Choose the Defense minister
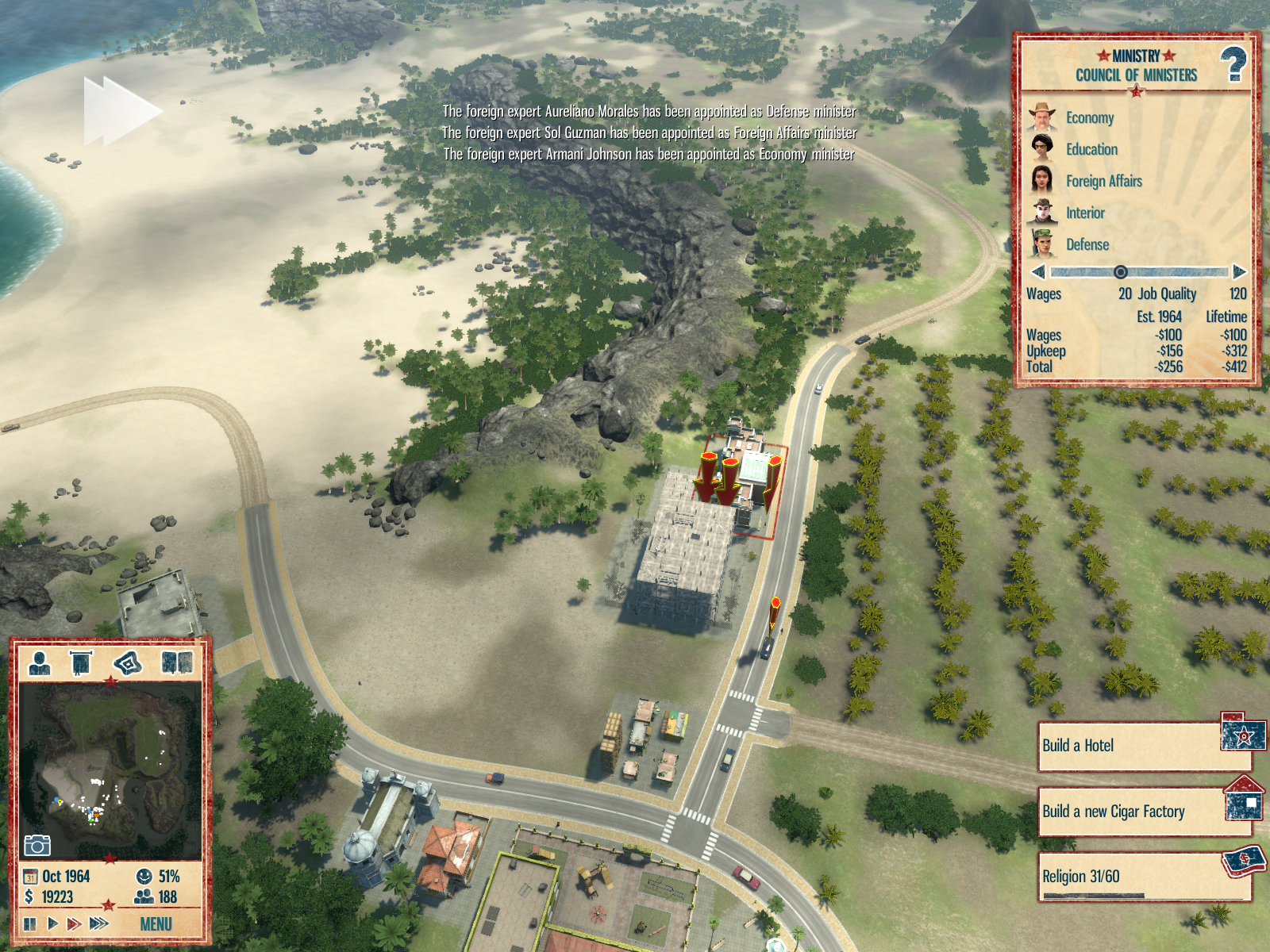 [x=1087, y=245]
